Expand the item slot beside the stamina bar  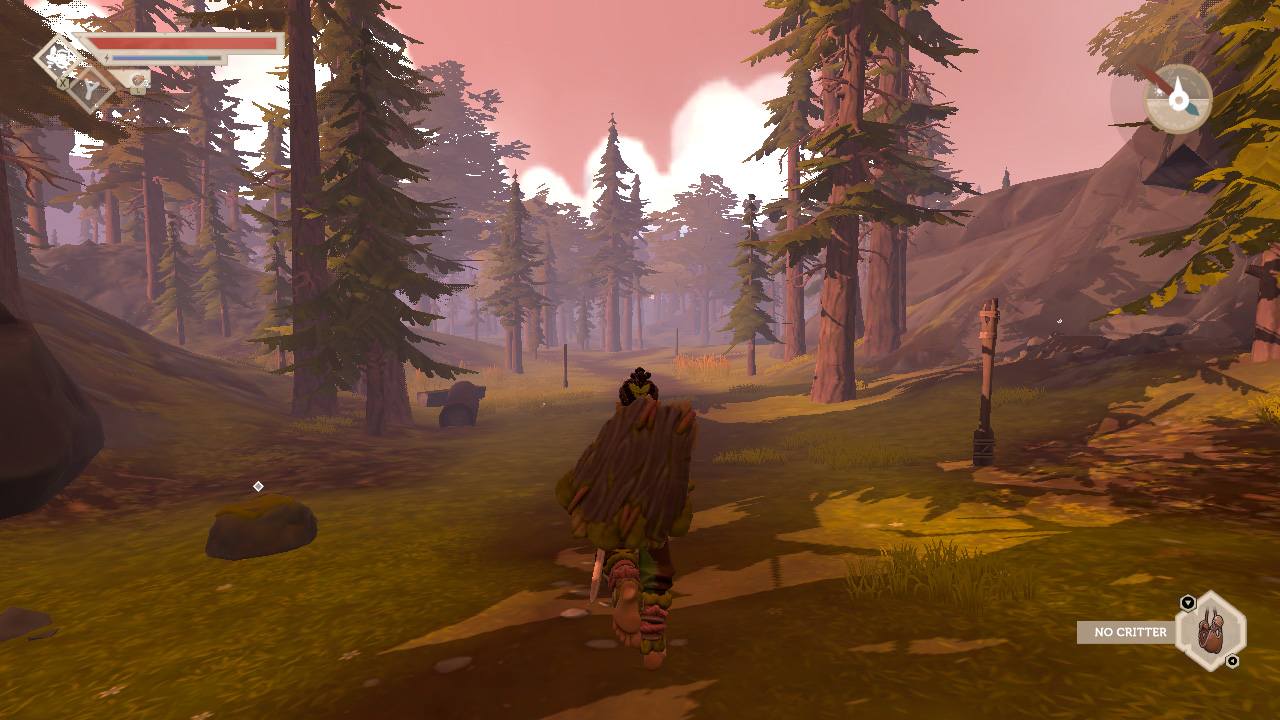(139, 80)
